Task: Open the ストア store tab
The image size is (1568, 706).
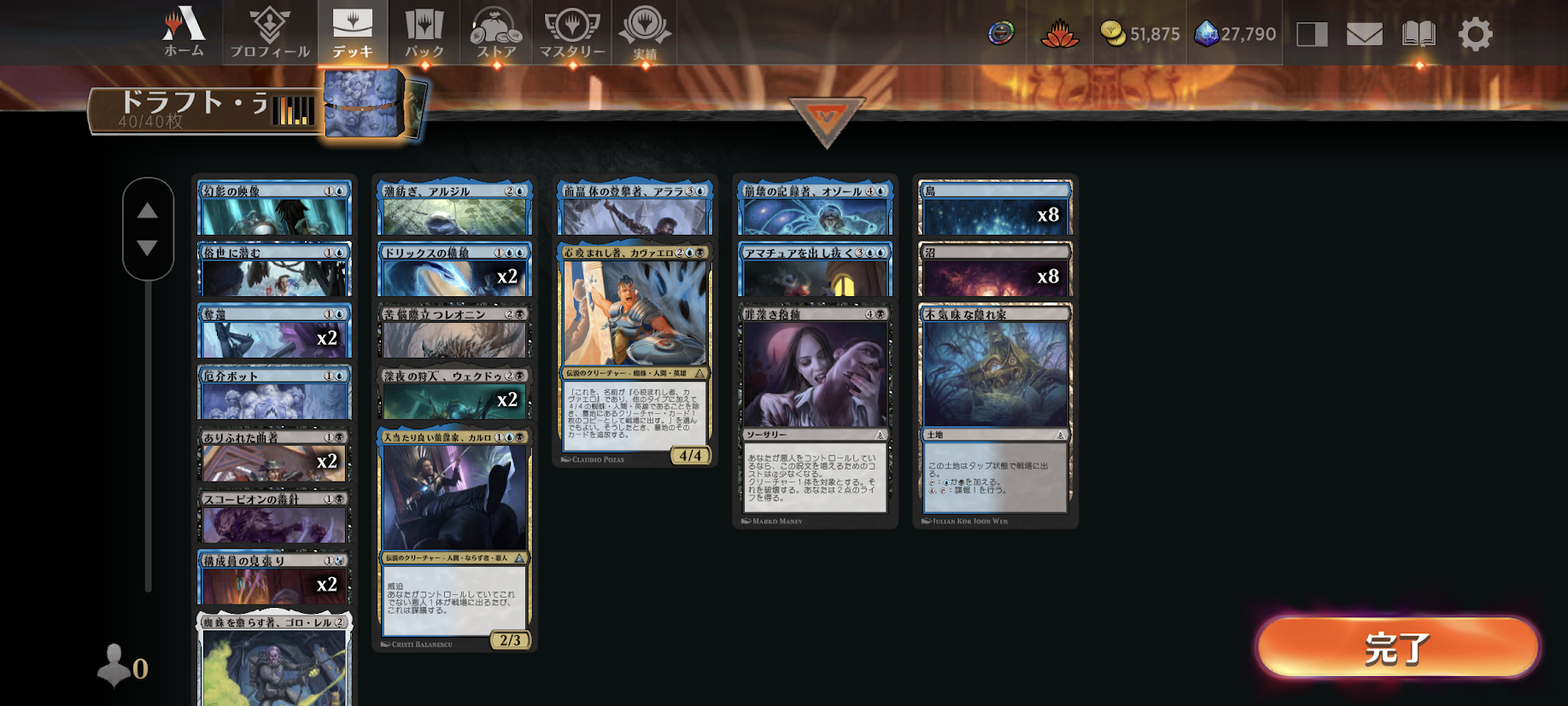Action: coord(496,32)
